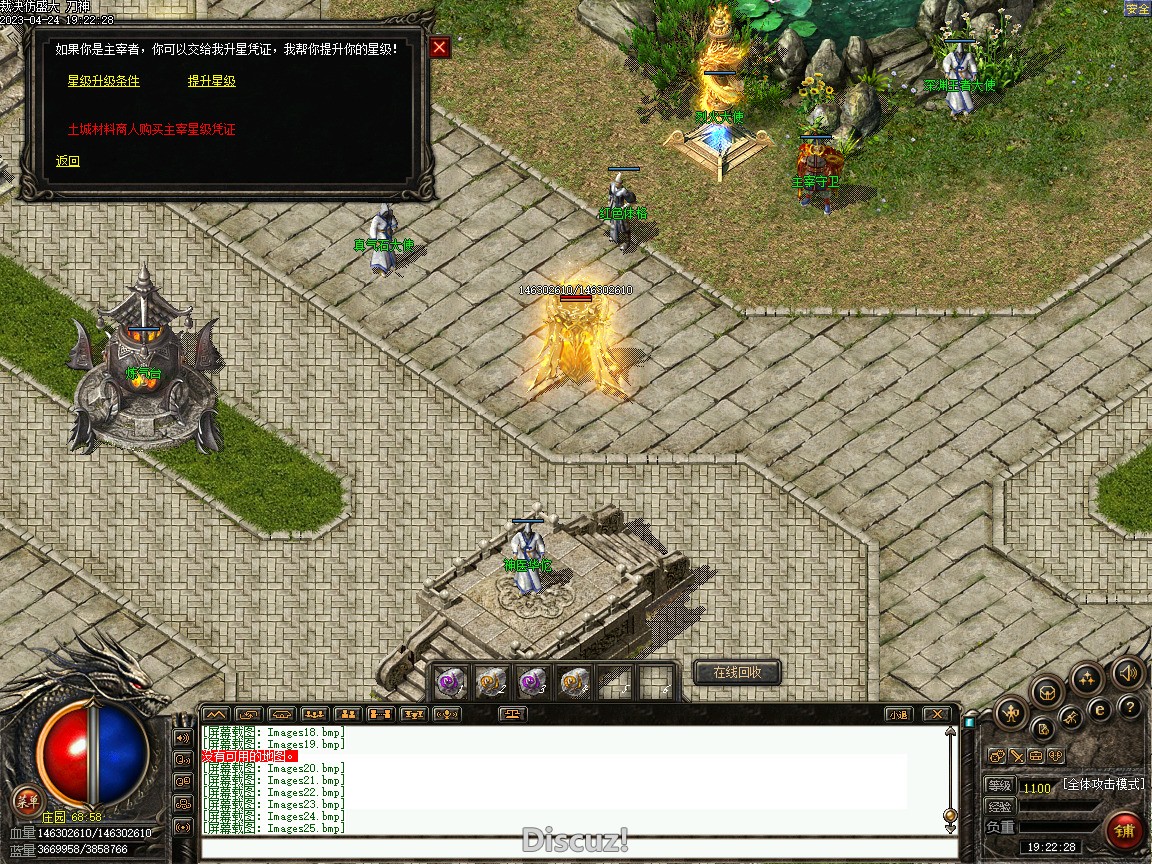Close the chat panel with its X button
This screenshot has height=864, width=1152.
coord(935,714)
